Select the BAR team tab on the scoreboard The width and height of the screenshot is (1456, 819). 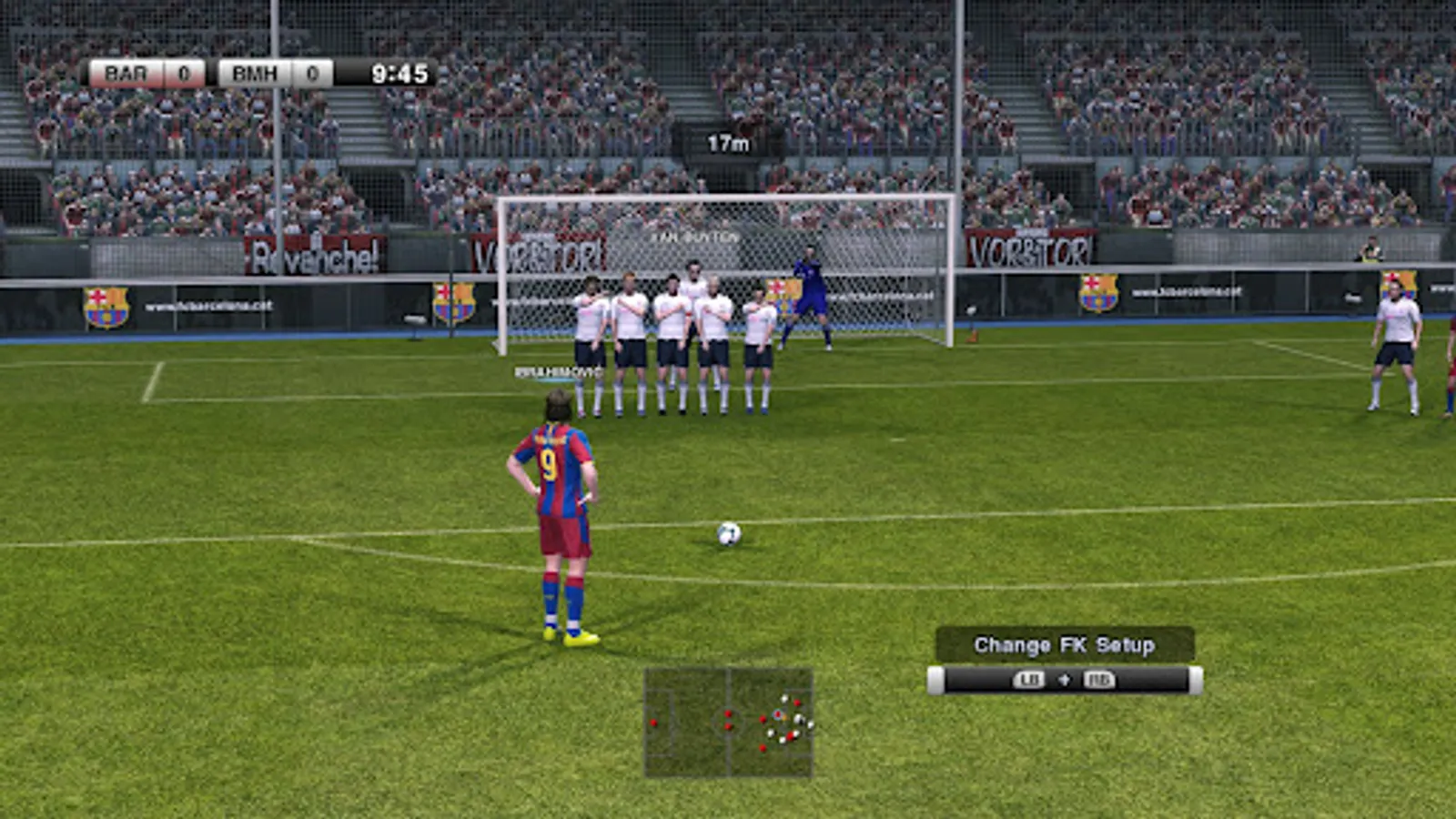click(x=125, y=74)
